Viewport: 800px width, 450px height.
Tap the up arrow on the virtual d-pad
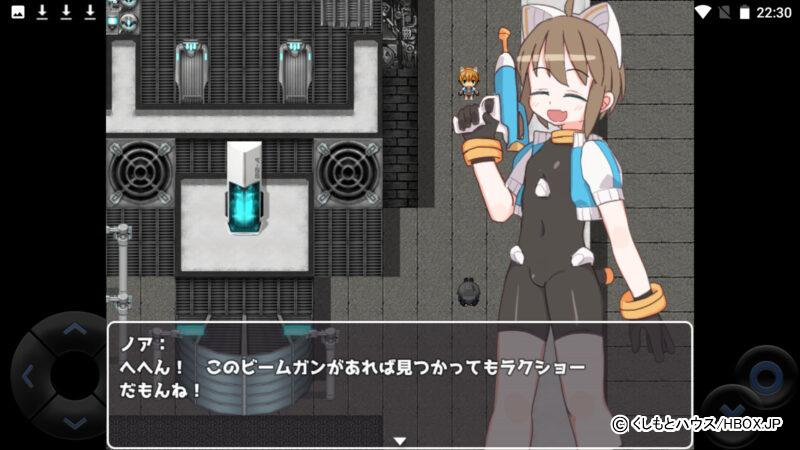click(x=72, y=328)
